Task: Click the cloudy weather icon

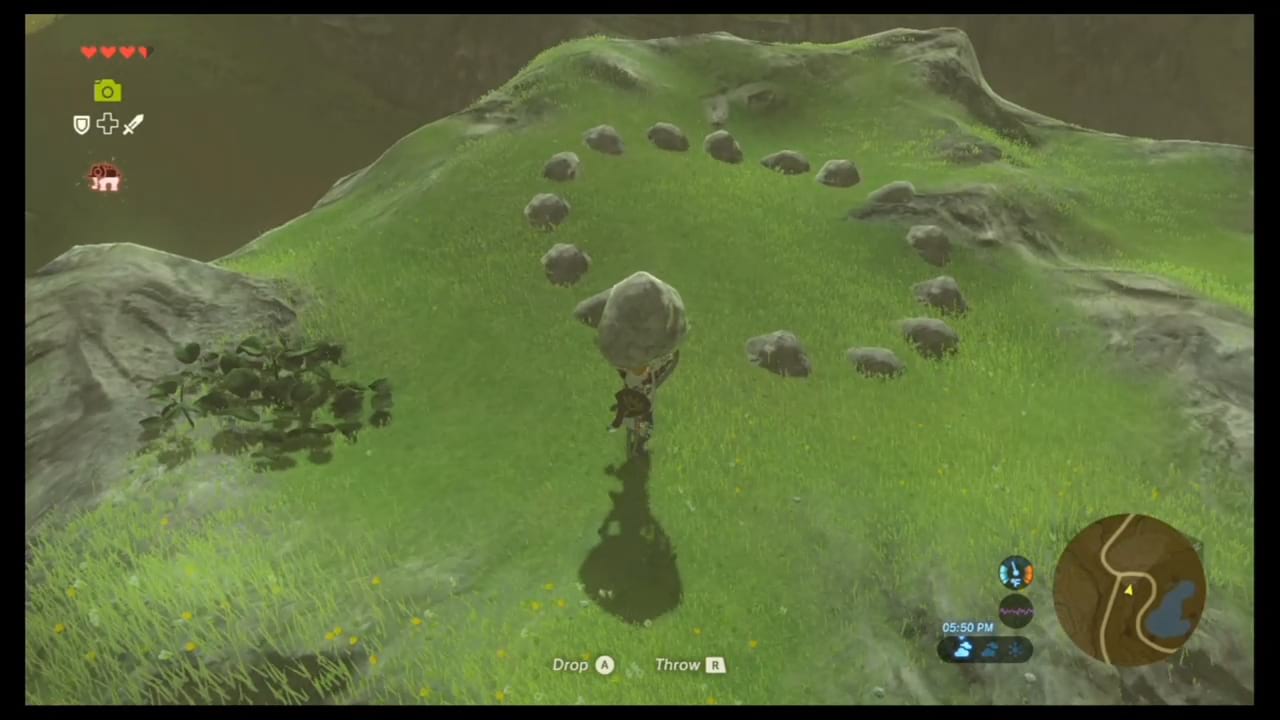Action: pos(963,650)
